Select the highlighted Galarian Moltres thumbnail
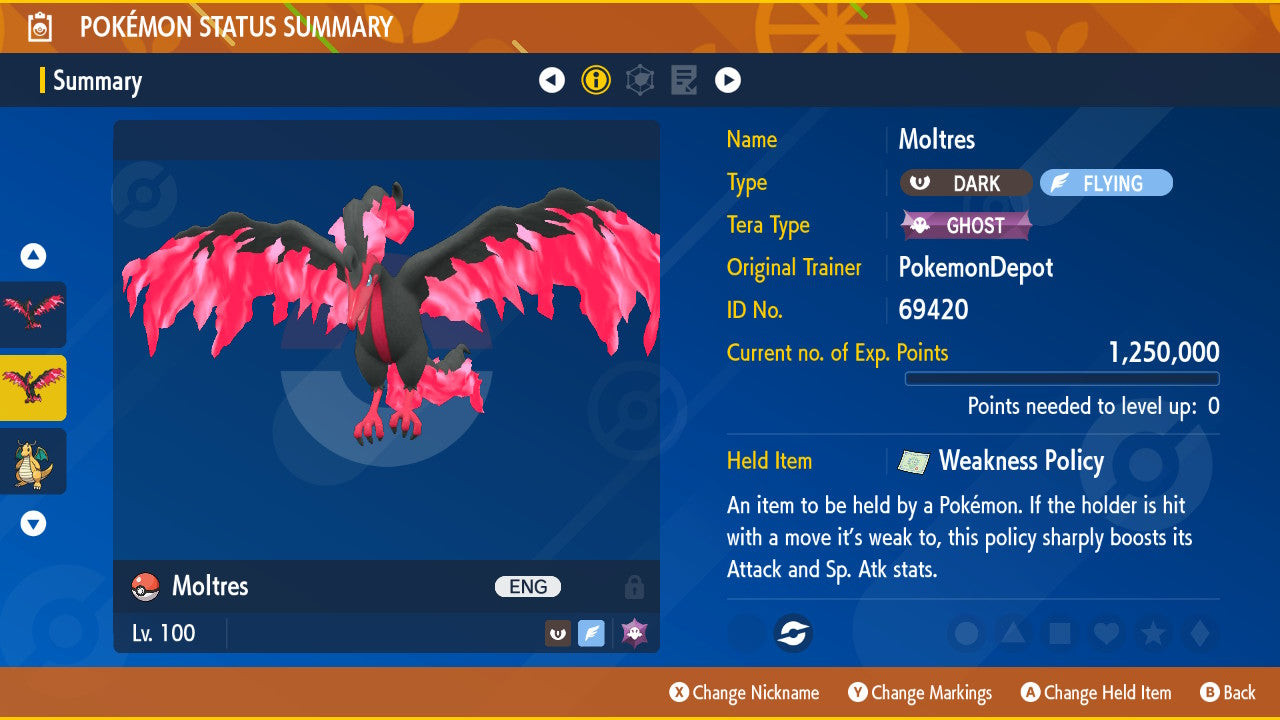This screenshot has width=1280, height=720. coord(33,388)
